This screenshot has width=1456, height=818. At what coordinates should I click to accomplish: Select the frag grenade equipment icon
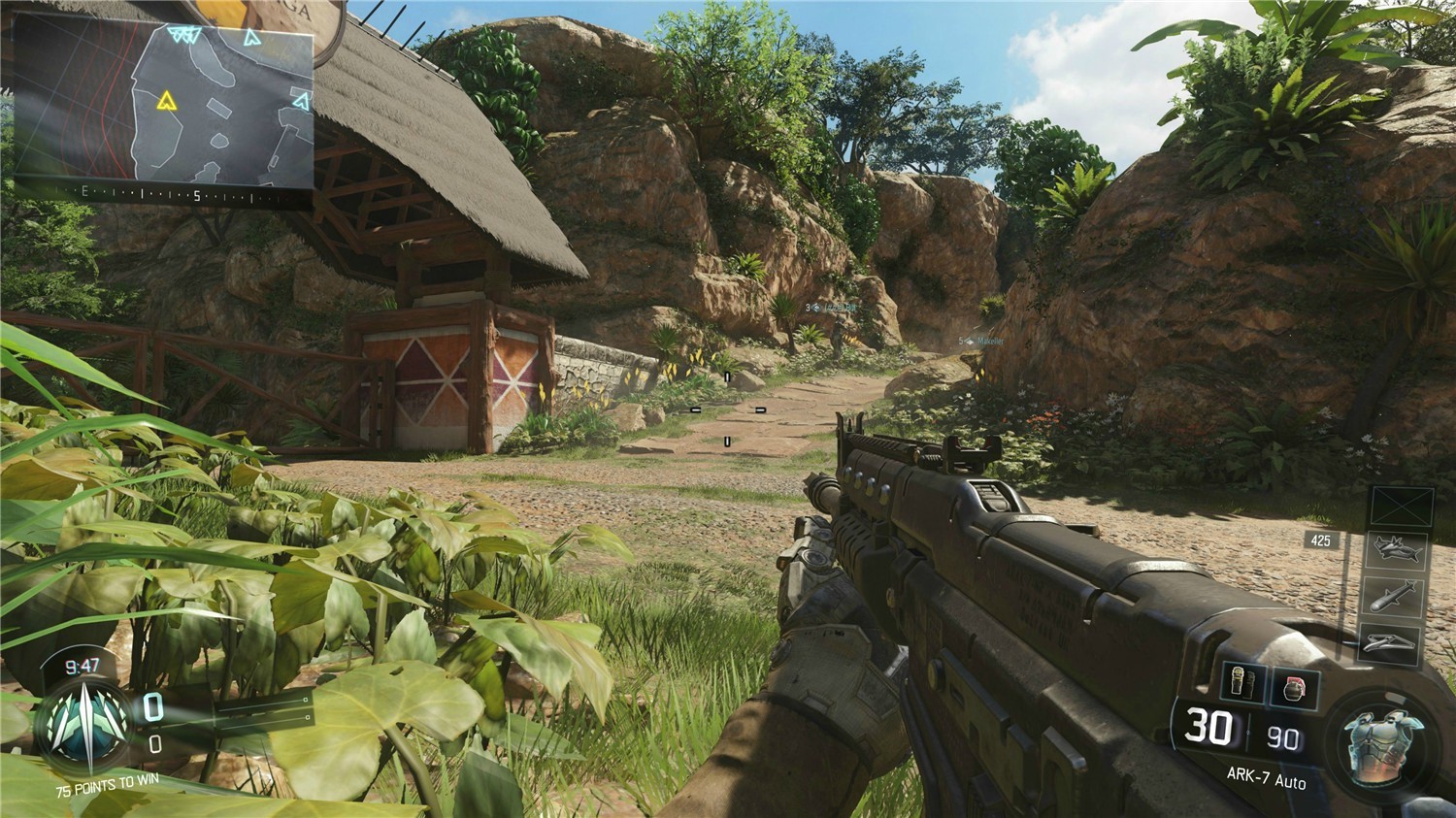tap(1295, 684)
